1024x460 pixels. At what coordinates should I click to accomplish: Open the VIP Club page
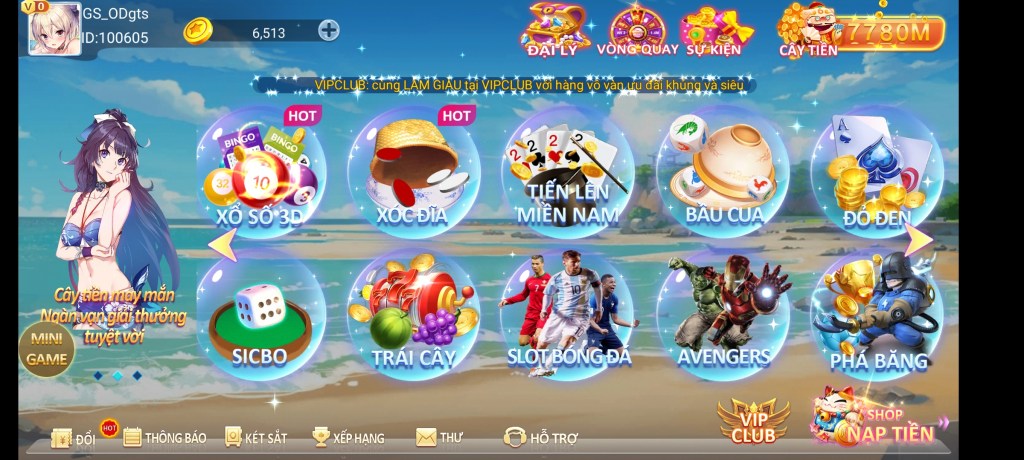tap(753, 422)
